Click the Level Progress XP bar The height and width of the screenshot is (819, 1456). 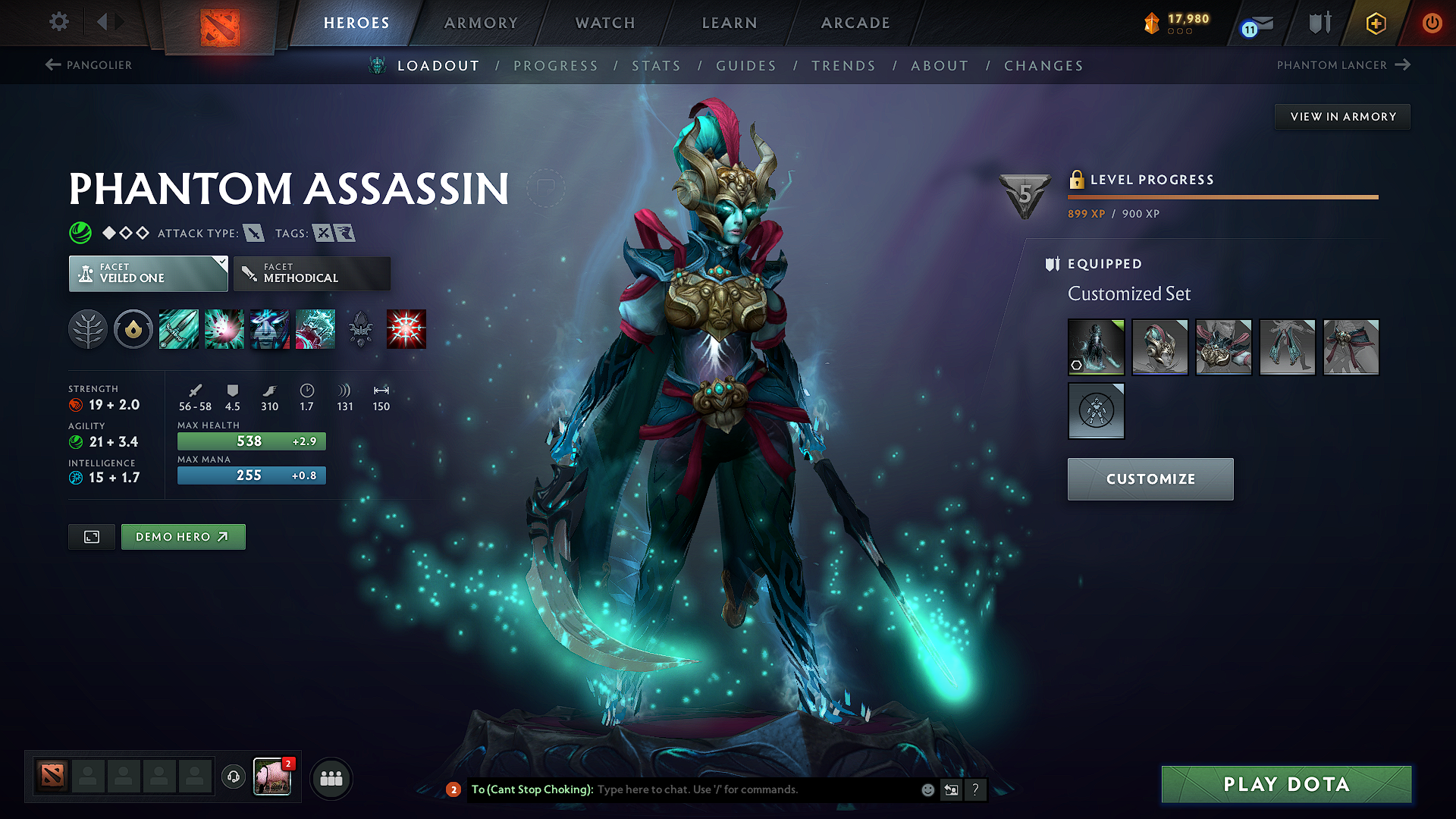pyautogui.click(x=1222, y=197)
